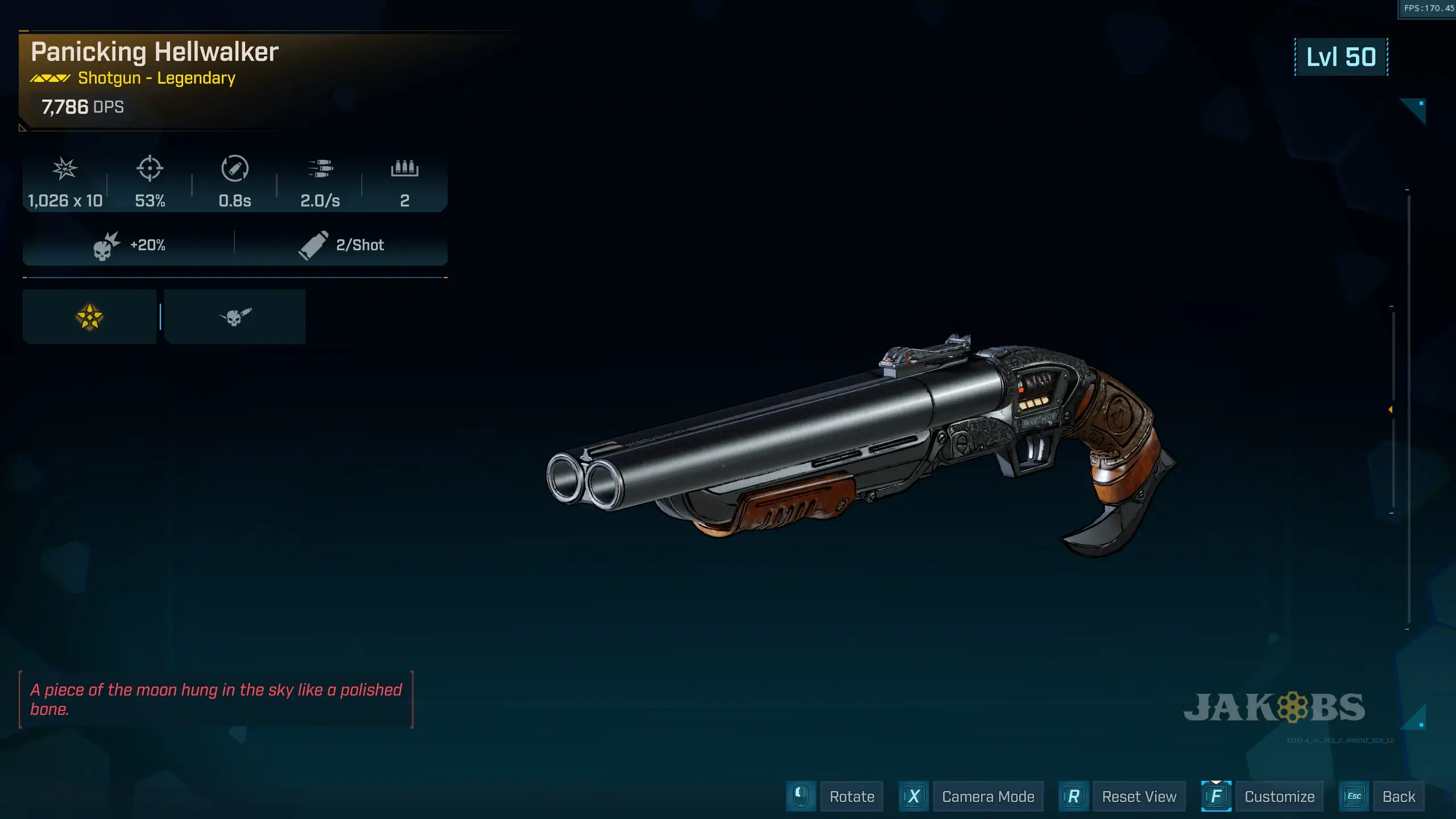This screenshot has height=819, width=1456.
Task: Click the handling gauge icon above 0.8s
Action: 235,169
